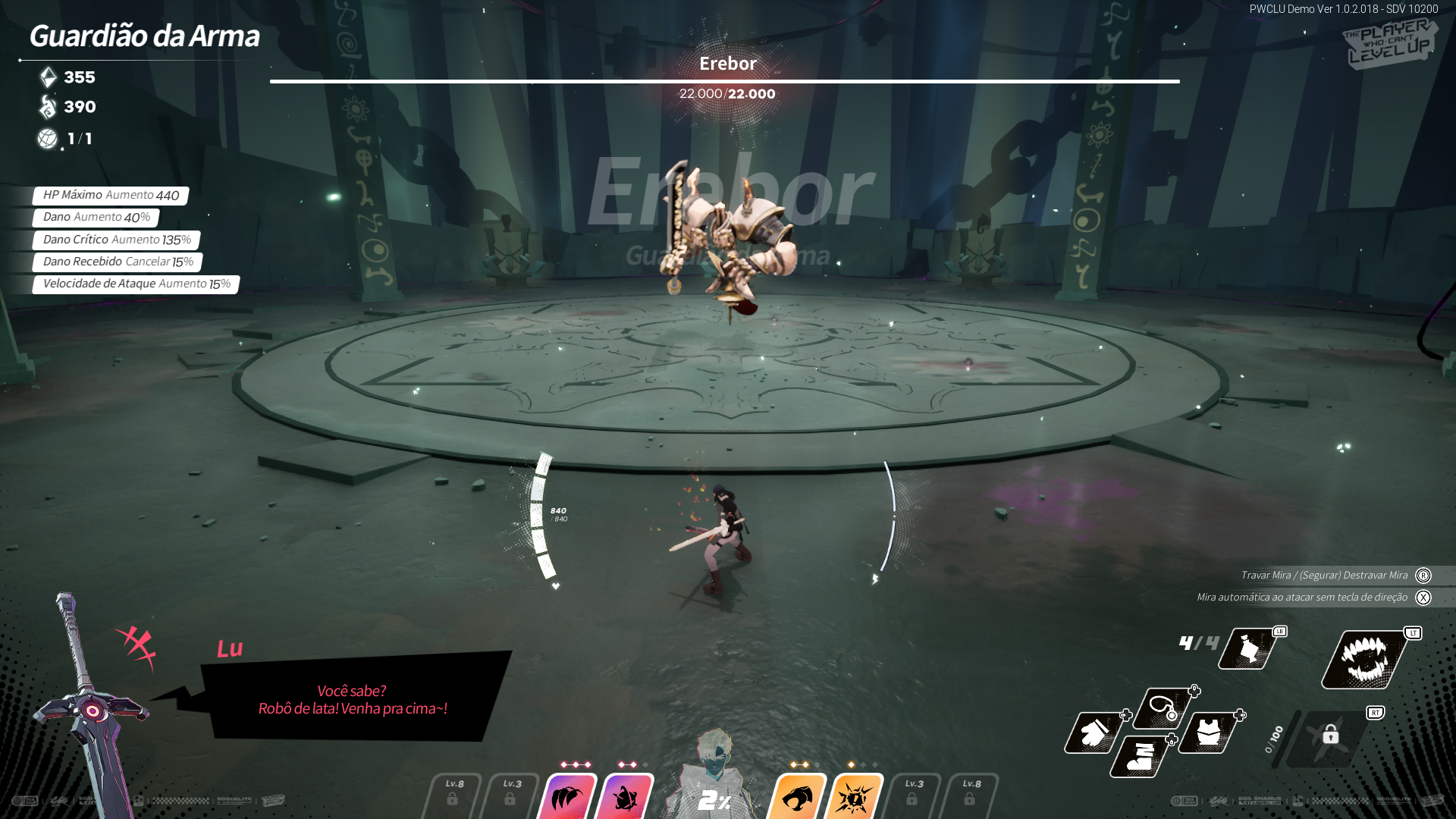Select the Velocidade de Ataque buff tag
The image size is (1456, 819).
(136, 284)
